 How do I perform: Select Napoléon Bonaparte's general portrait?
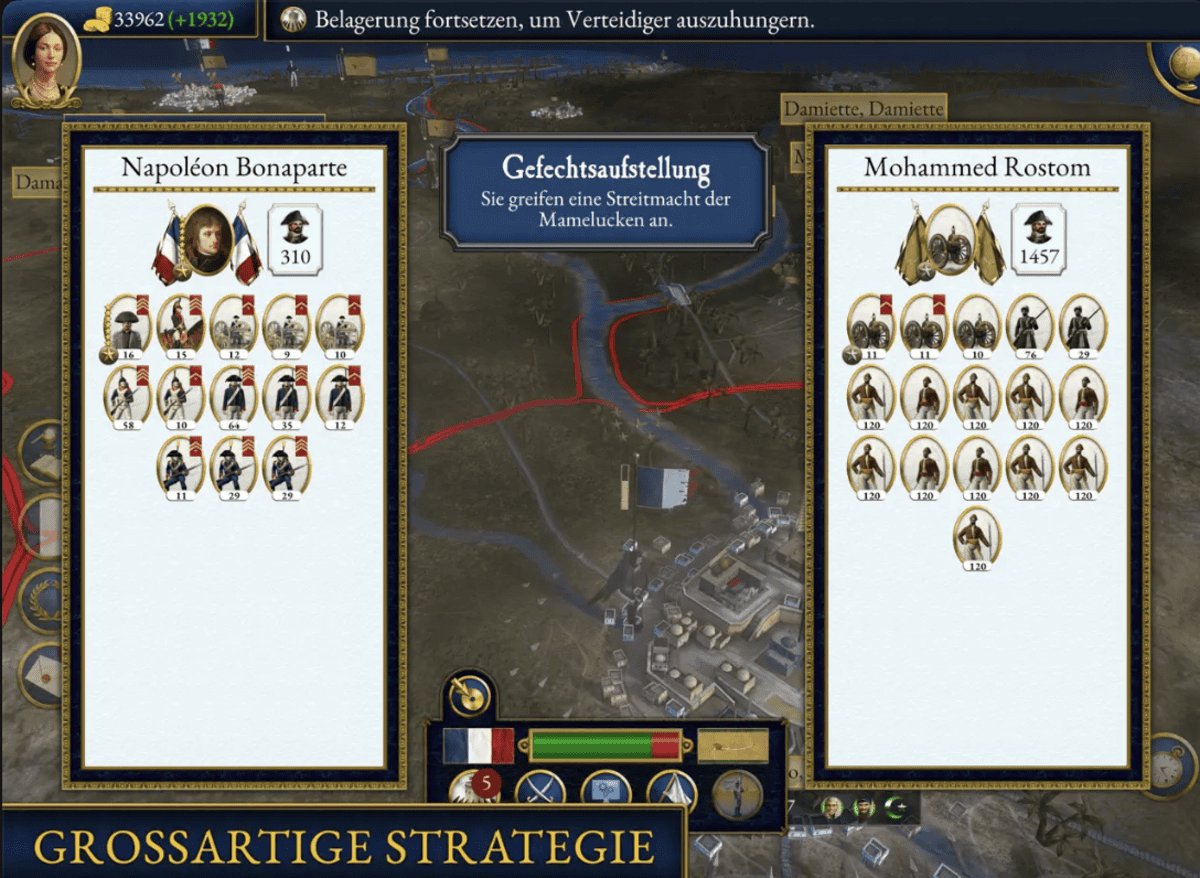pyautogui.click(x=207, y=241)
